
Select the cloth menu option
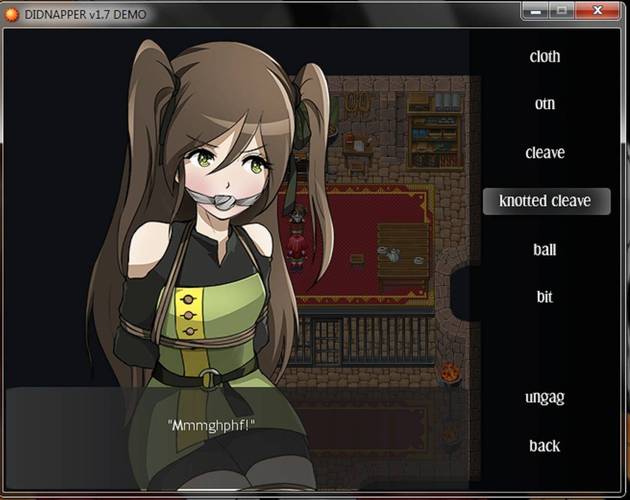(545, 57)
